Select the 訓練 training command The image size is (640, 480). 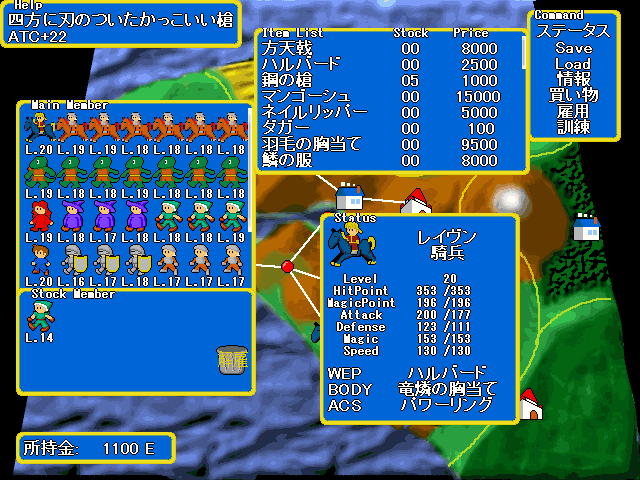(x=573, y=127)
